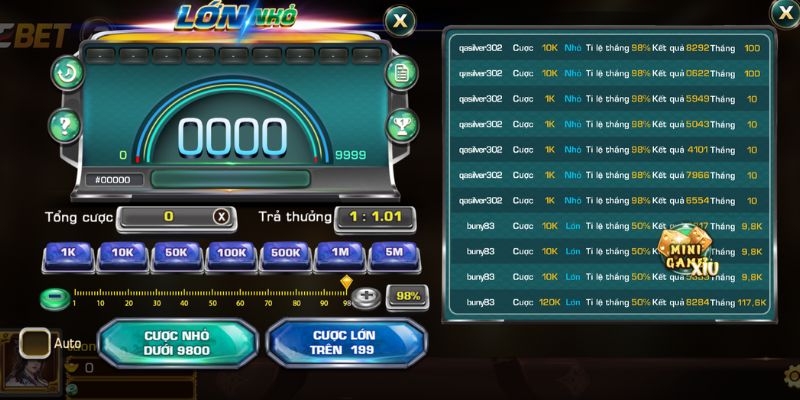Increase win rate with plus button
The image size is (800, 400).
point(367,297)
